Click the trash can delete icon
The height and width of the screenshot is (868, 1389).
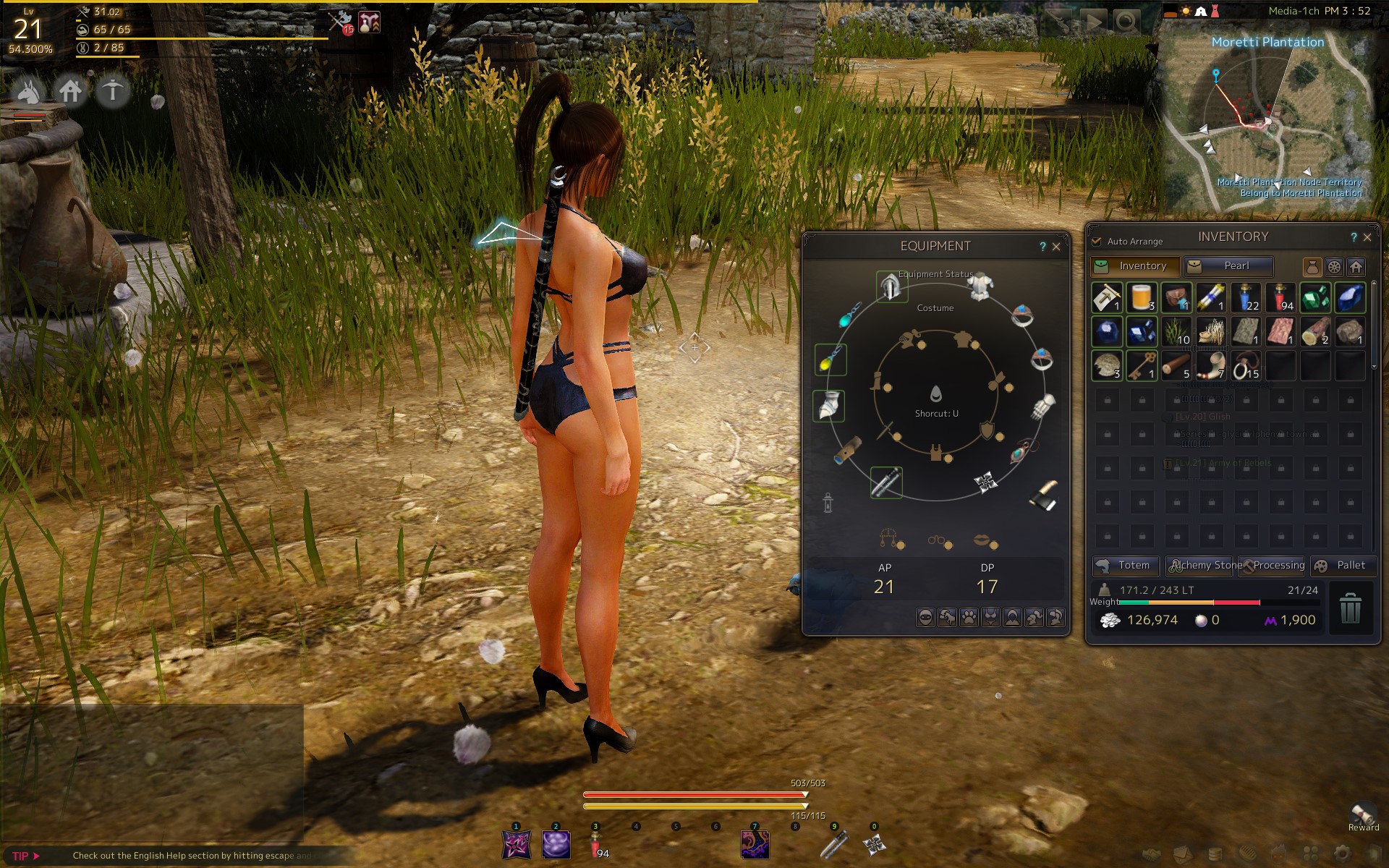point(1350,608)
